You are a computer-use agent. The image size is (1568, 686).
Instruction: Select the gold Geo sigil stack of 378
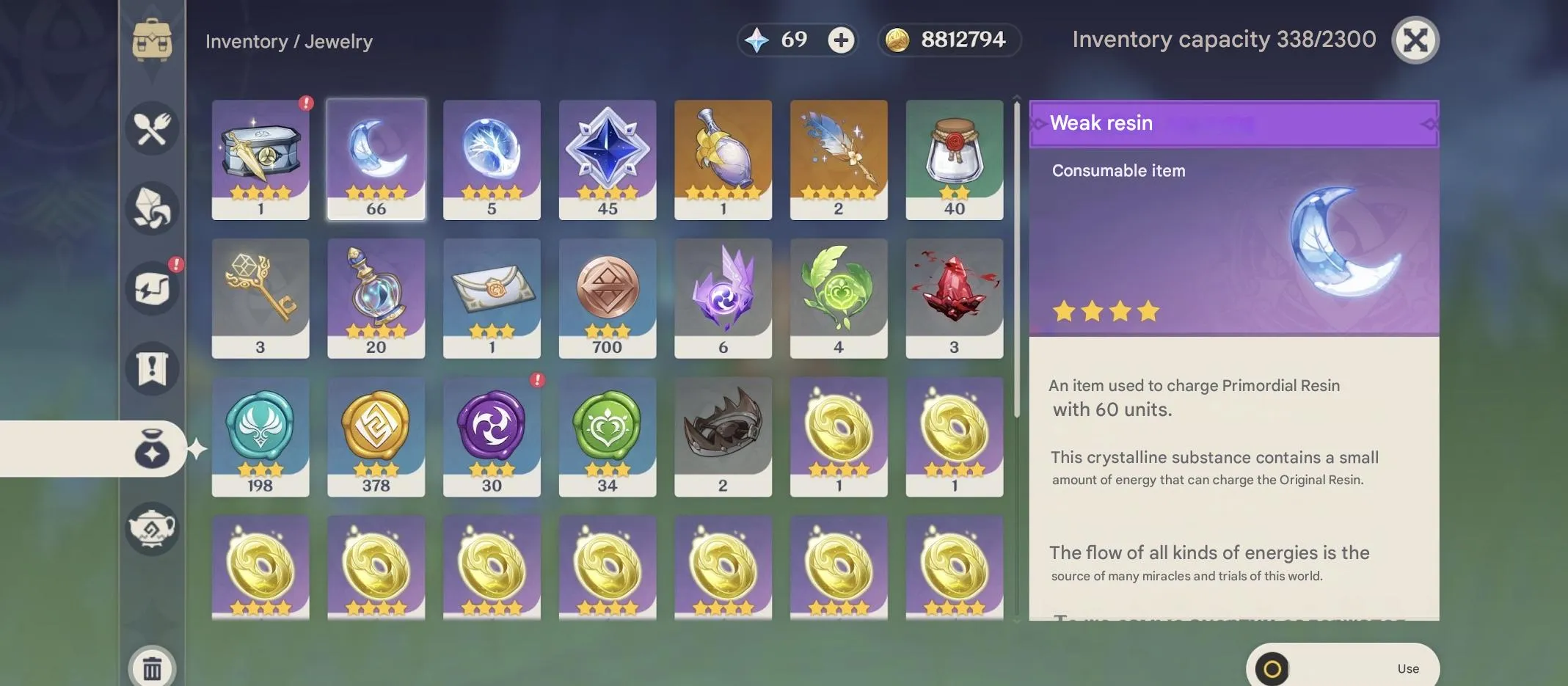pyautogui.click(x=376, y=437)
